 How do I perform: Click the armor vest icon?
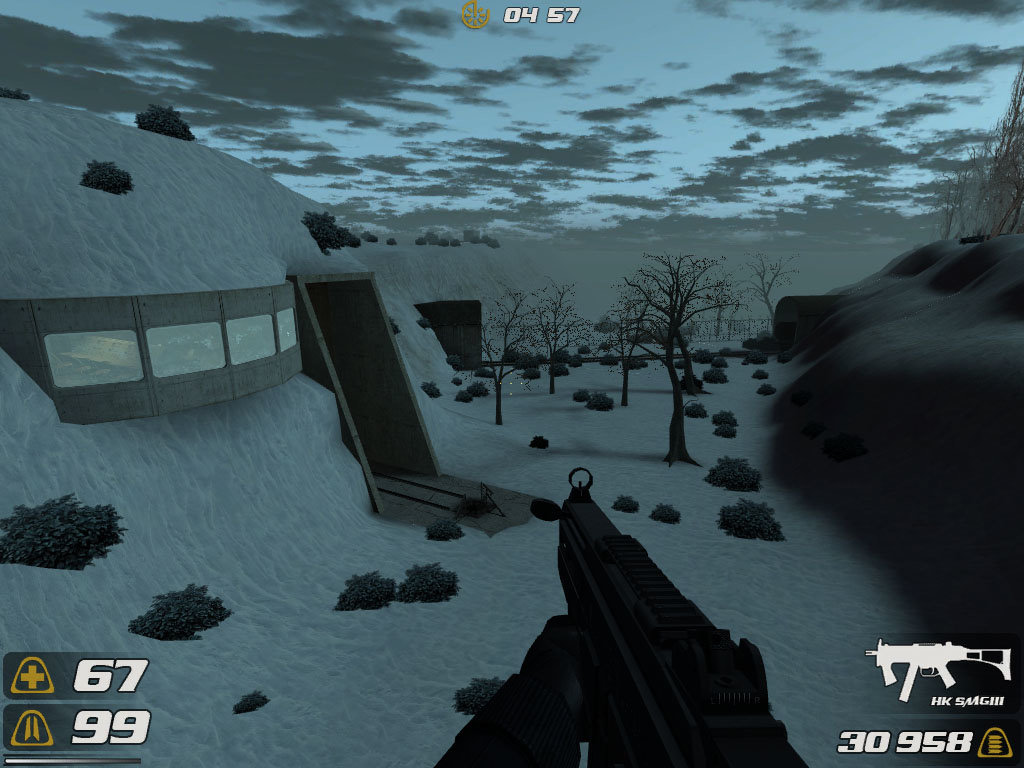tap(33, 727)
